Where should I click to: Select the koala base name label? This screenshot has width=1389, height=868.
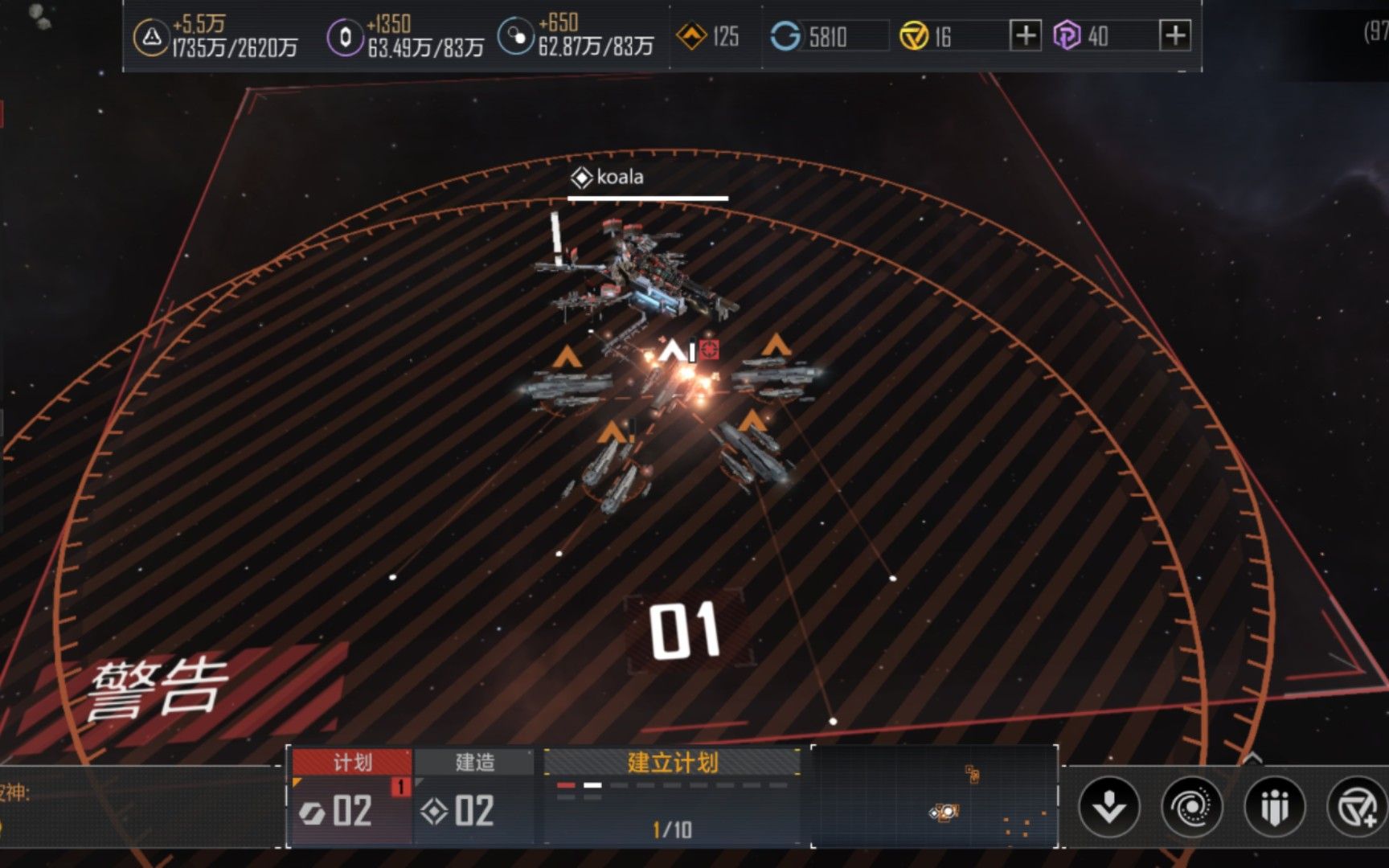tap(608, 177)
